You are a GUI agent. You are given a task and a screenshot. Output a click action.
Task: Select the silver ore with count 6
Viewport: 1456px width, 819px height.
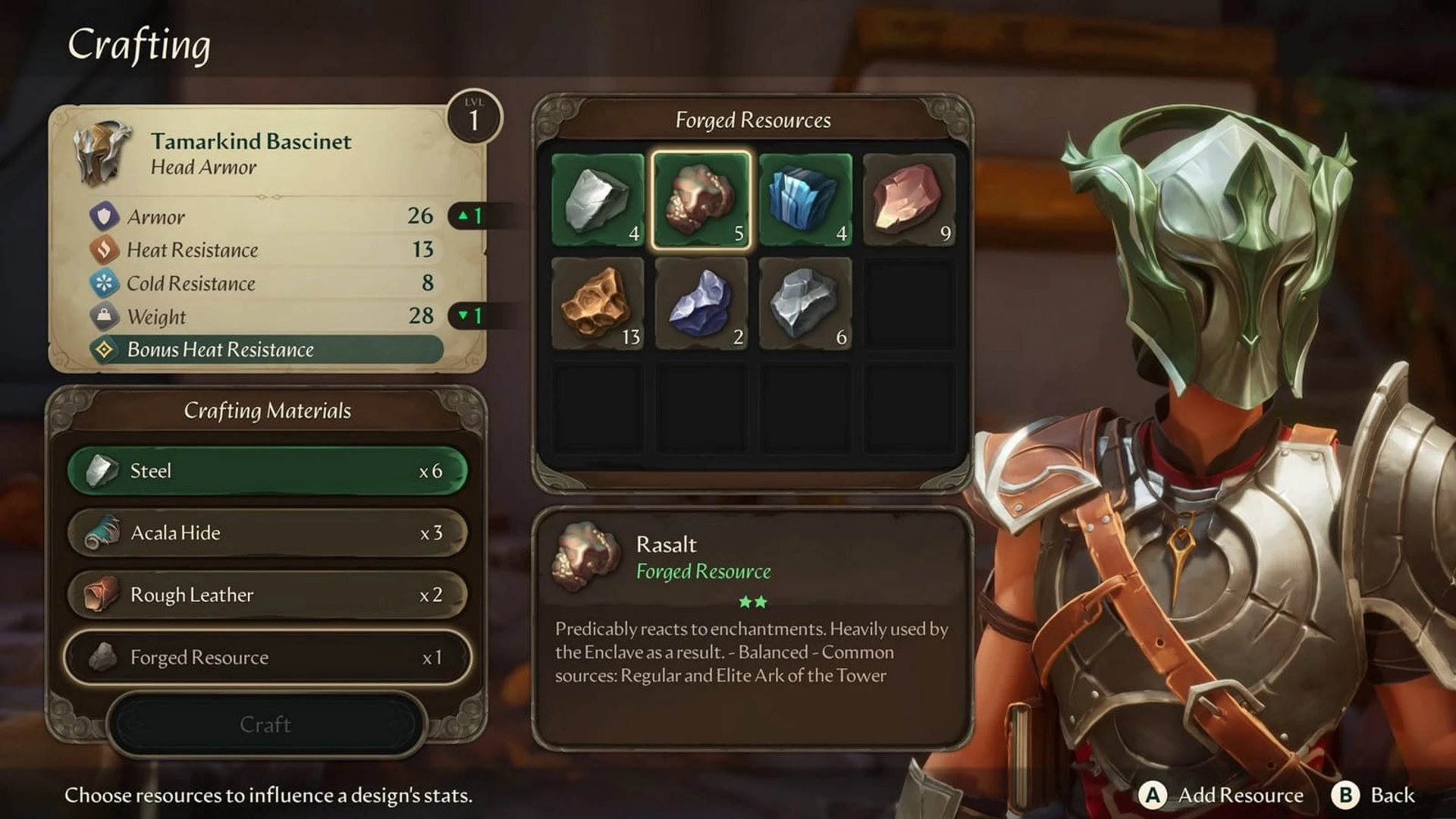[805, 304]
